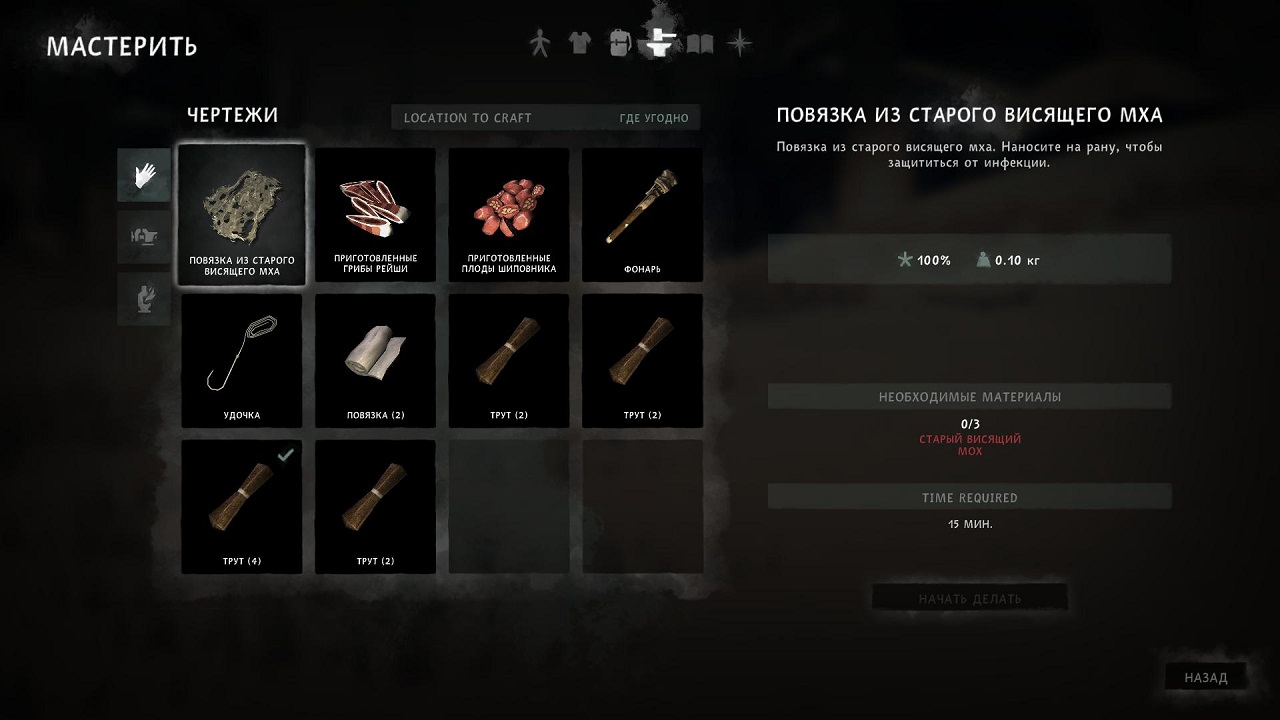The width and height of the screenshot is (1280, 720).
Task: Open the backpack inventory tab
Action: click(619, 44)
